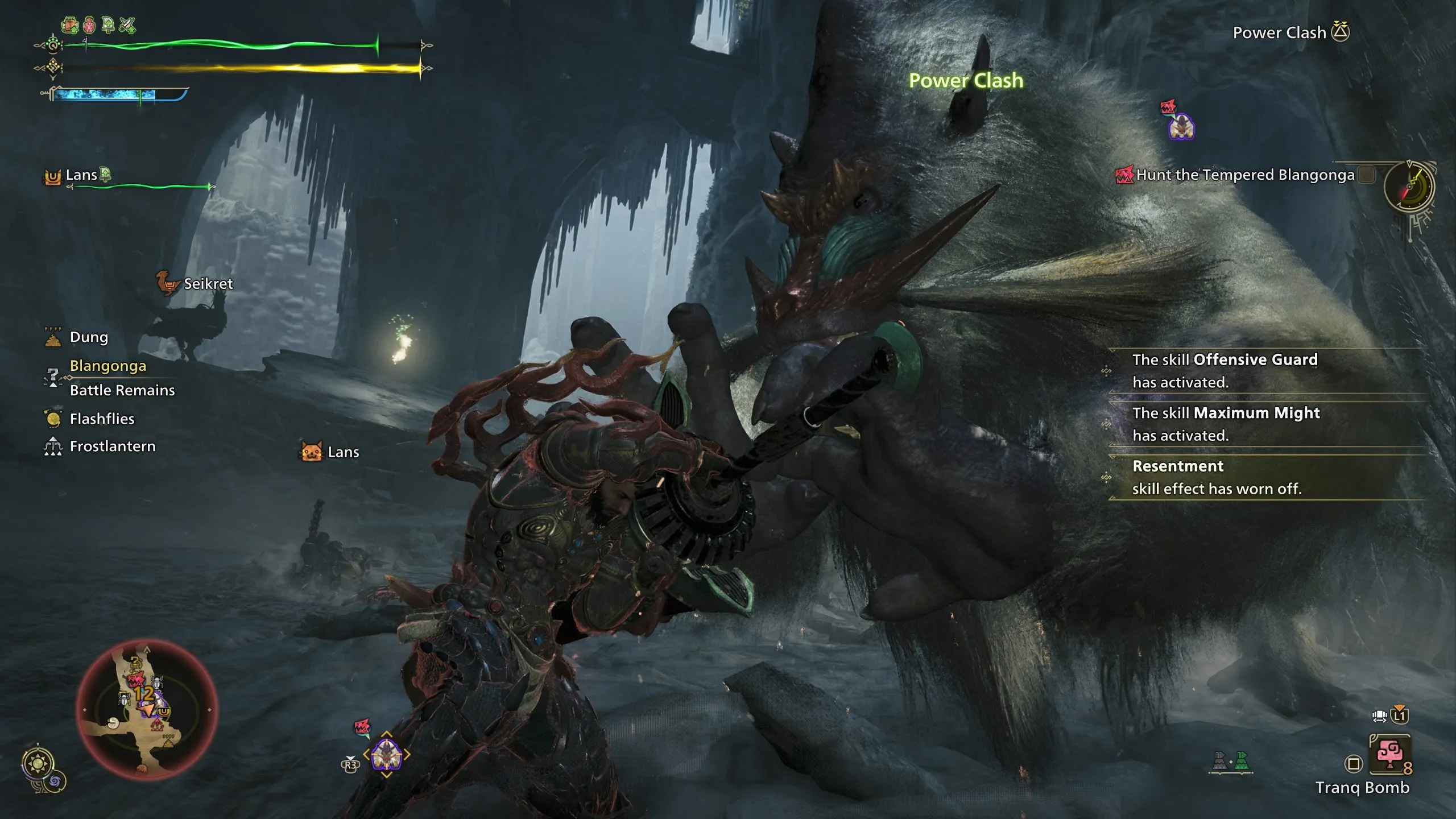Select the armor-up buff icon
Viewport: 1456px width, 819px height.
pyautogui.click(x=108, y=24)
